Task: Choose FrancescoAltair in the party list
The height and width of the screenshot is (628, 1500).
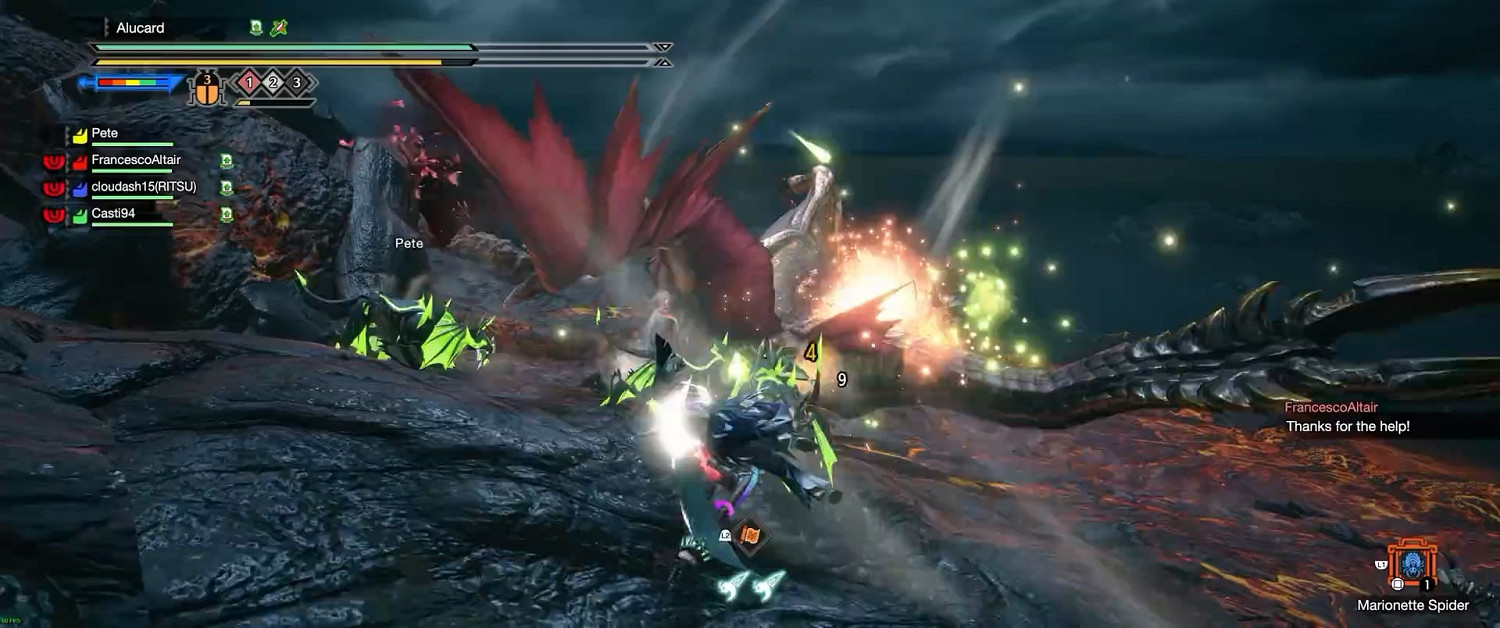Action: pos(135,160)
